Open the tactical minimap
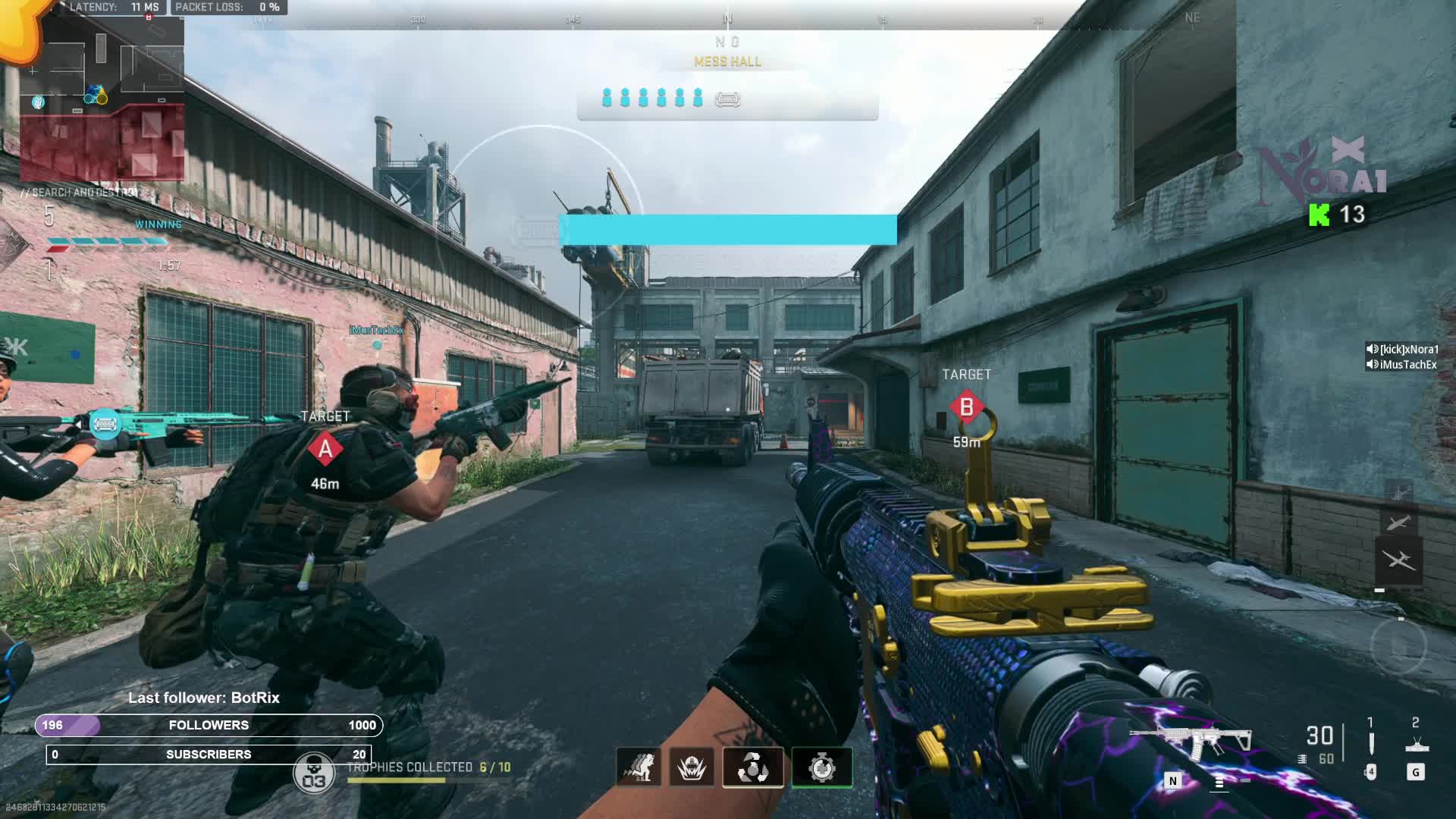 tap(102, 95)
